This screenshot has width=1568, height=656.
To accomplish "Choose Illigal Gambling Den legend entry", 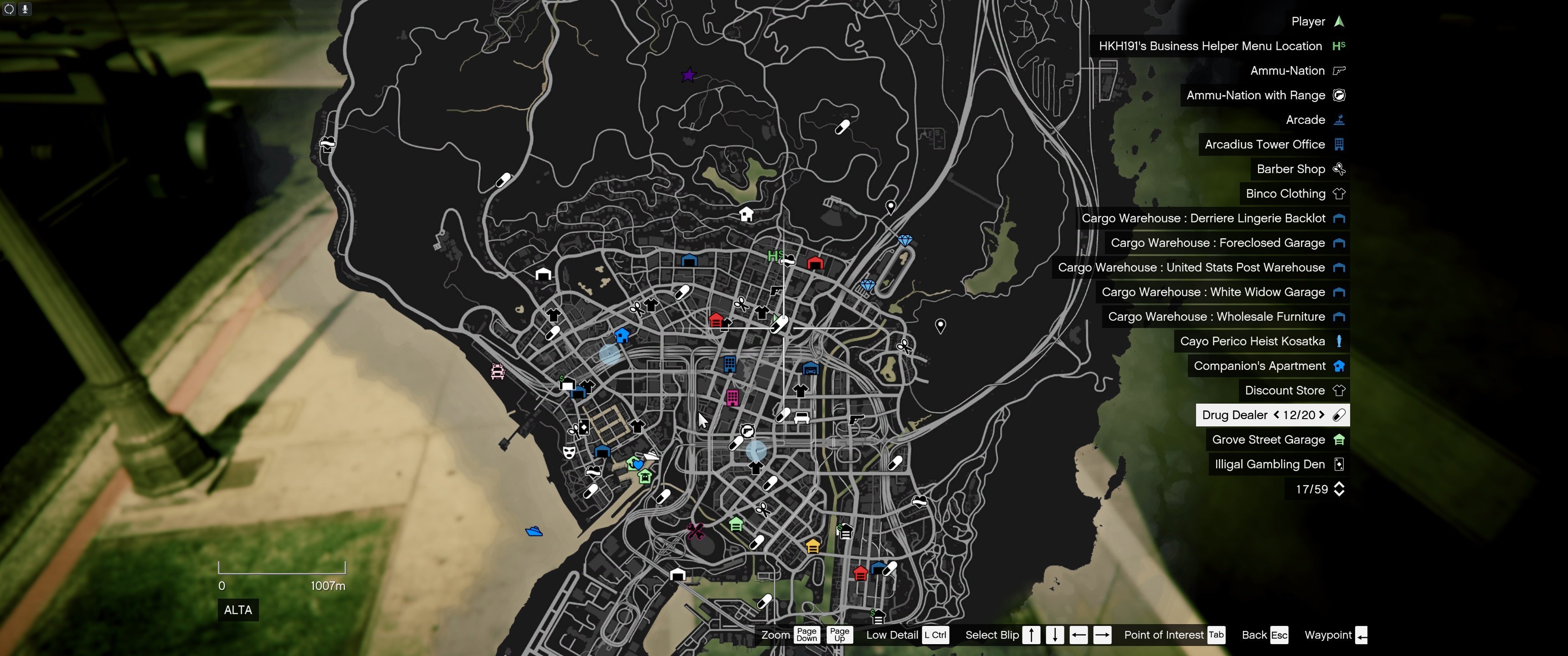I will pyautogui.click(x=1269, y=464).
